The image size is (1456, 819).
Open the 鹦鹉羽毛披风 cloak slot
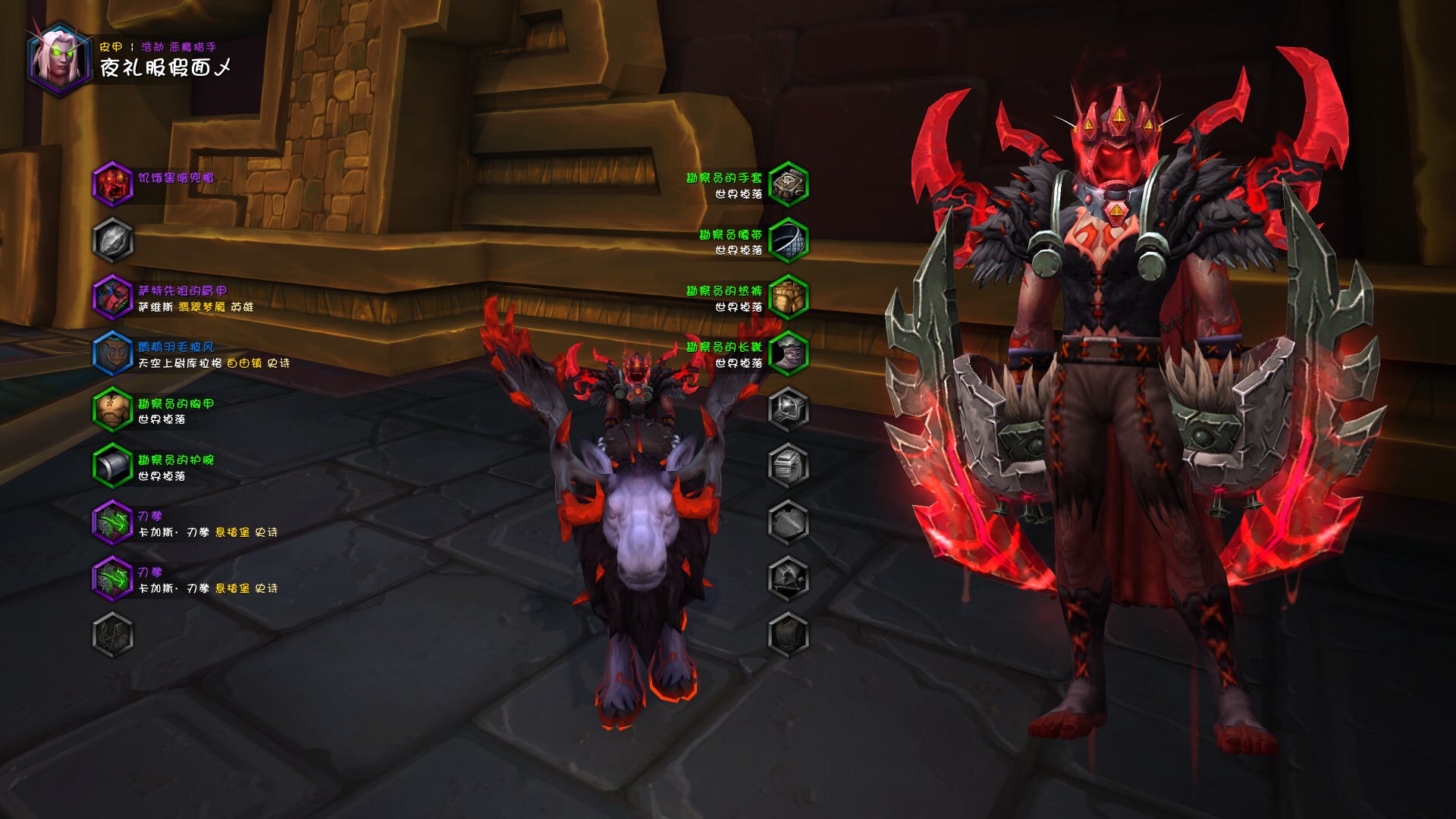[112, 353]
